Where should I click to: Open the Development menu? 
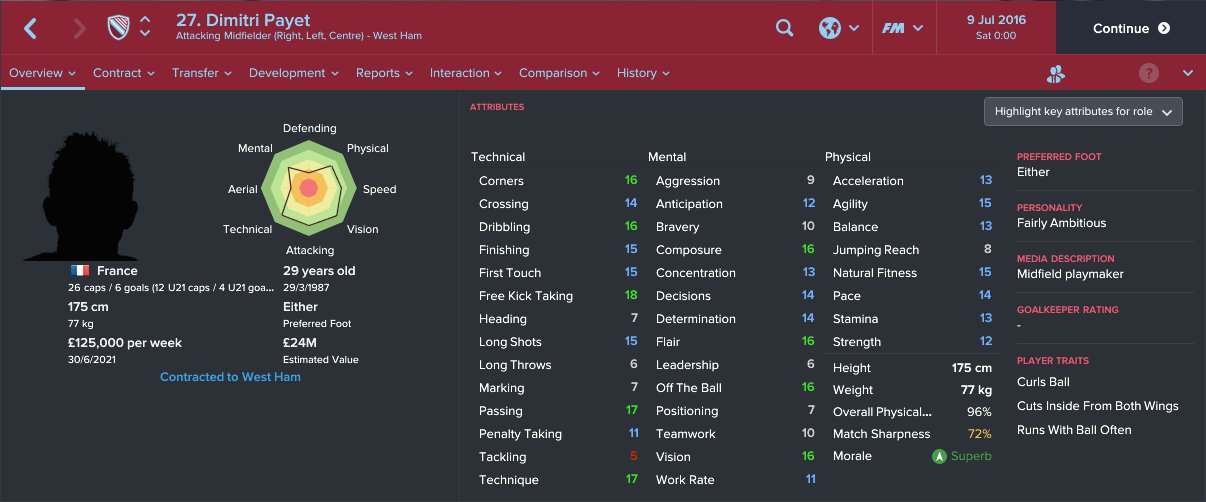click(293, 73)
